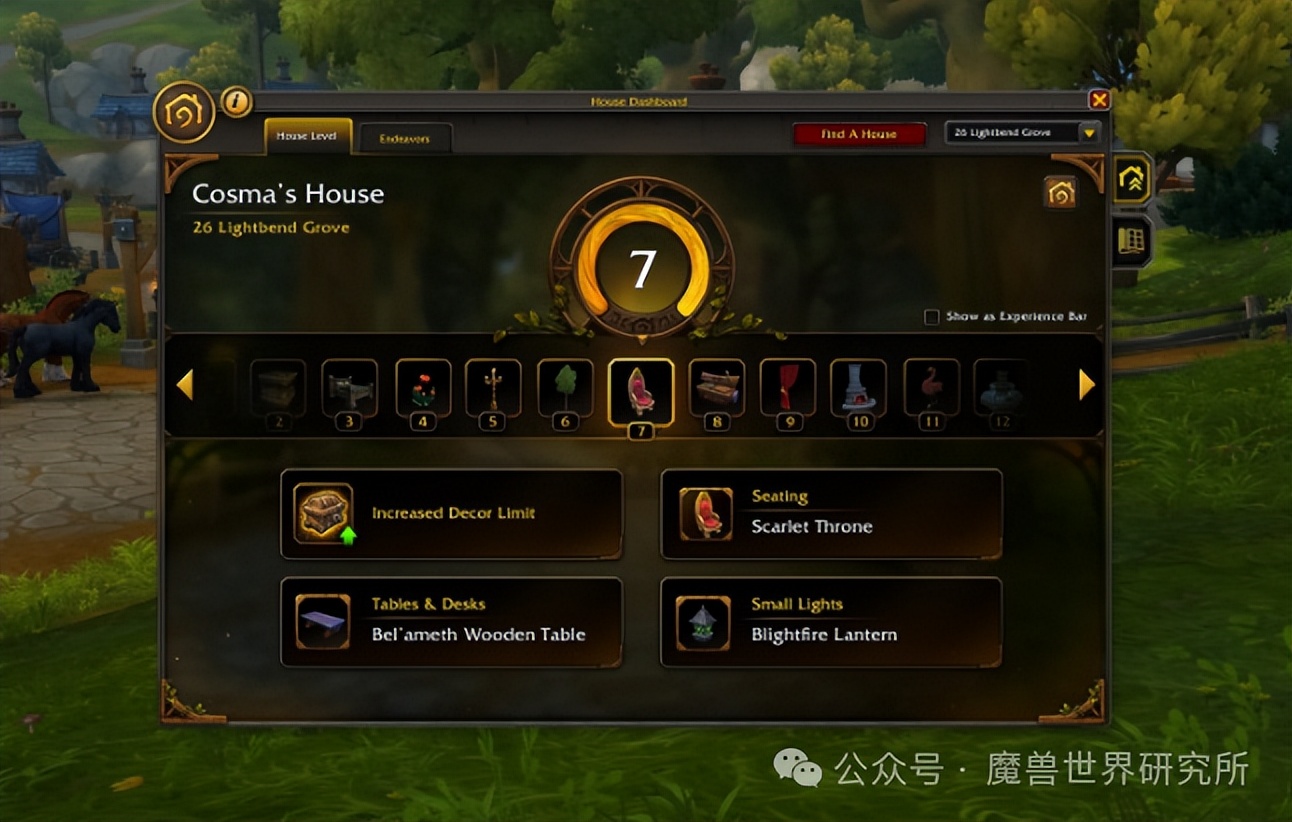1292x822 pixels.
Task: Inspect the Blightfire Lantern reward
Action: (831, 622)
